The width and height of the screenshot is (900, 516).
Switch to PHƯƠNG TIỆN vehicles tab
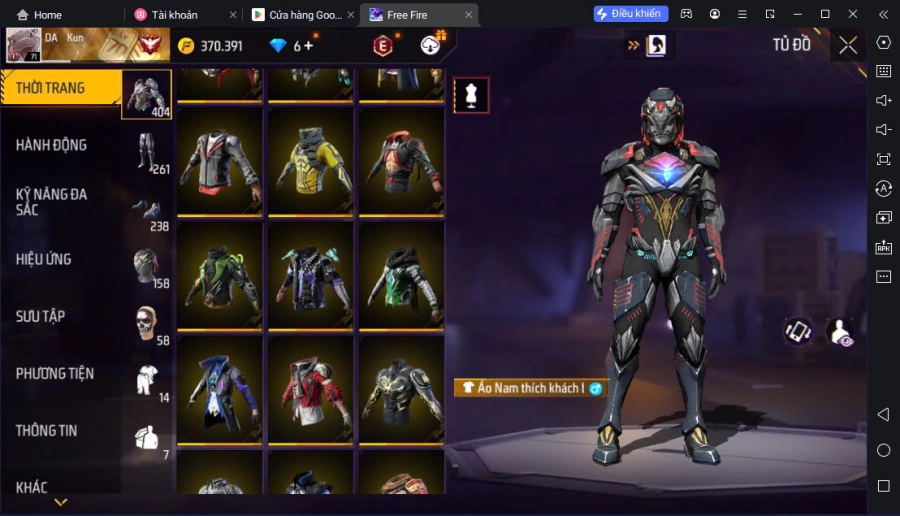62,373
